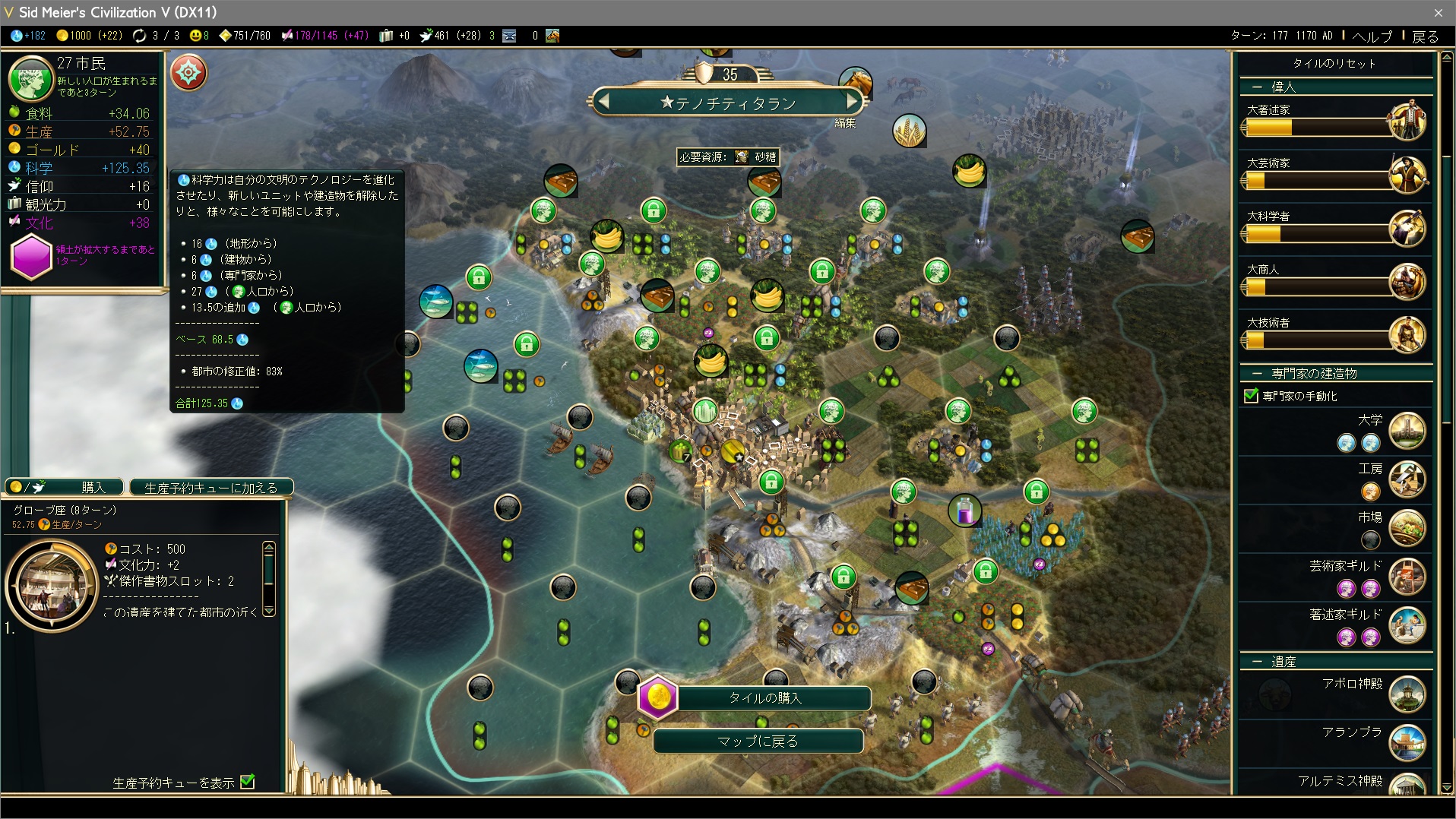
Task: Click the 市場 market specialist slot
Action: [x=1370, y=540]
